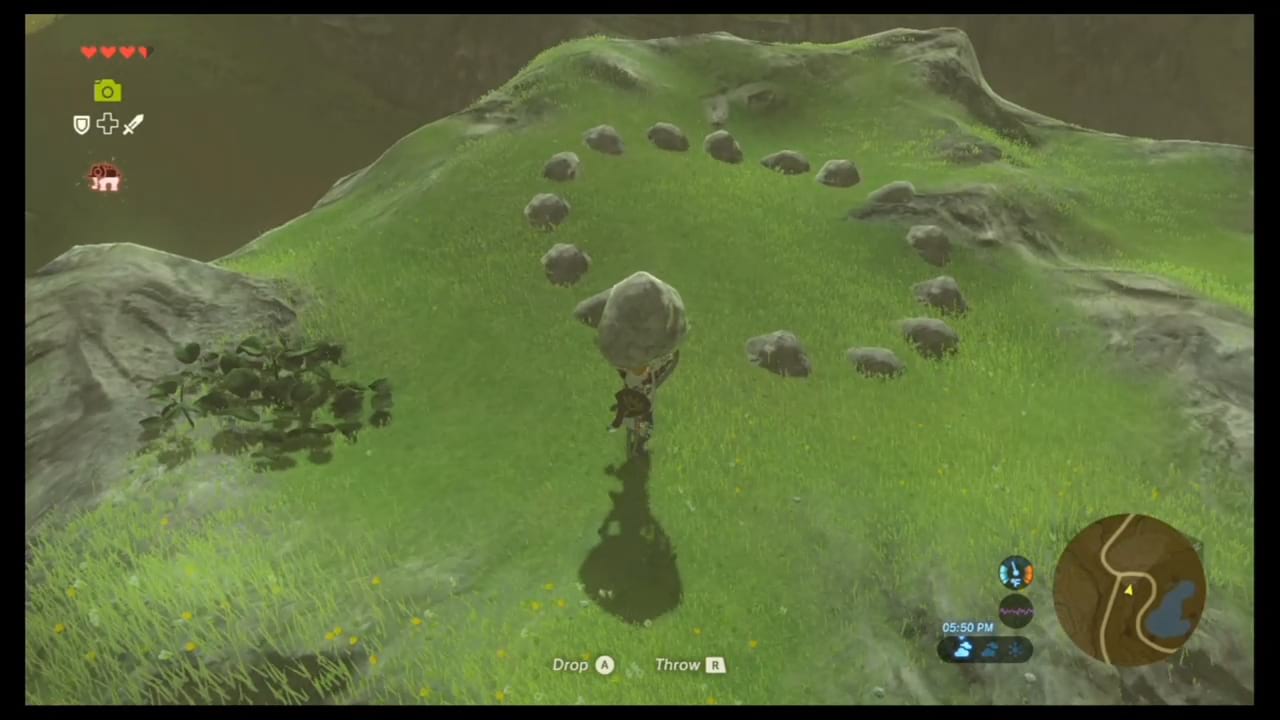The width and height of the screenshot is (1280, 720).
Task: Click the red boar enemy indicator
Action: tap(104, 176)
